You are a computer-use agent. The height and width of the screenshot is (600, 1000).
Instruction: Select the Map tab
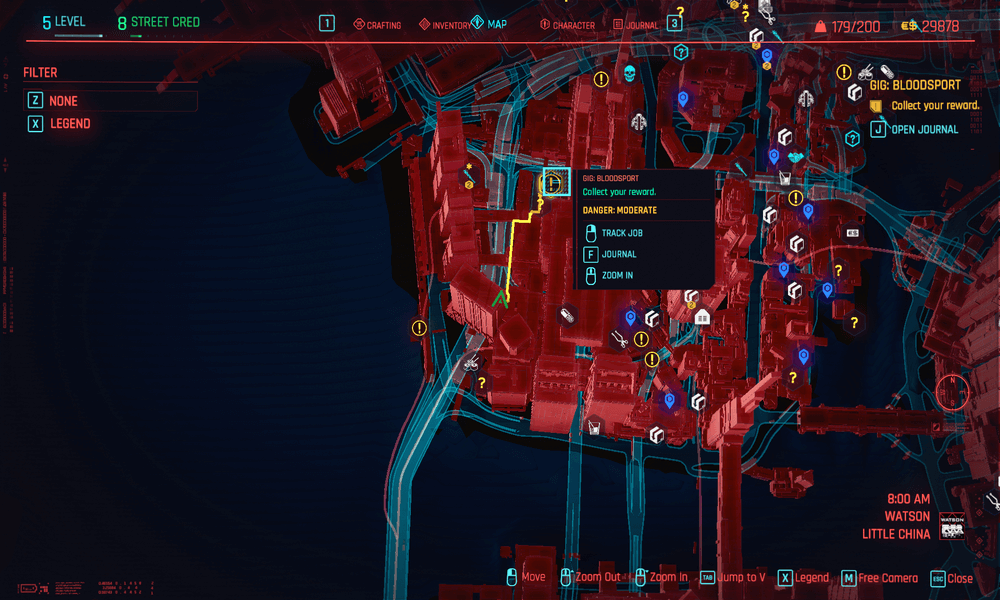[x=490, y=23]
